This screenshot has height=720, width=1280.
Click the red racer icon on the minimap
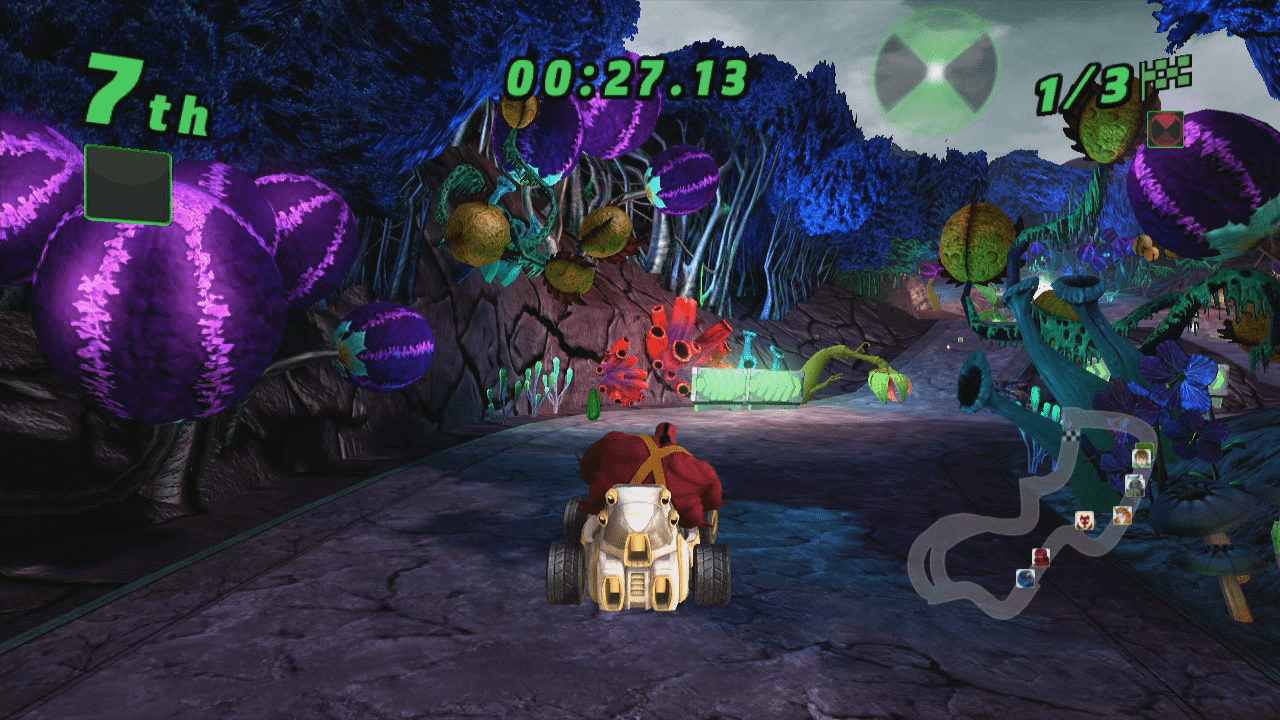pyautogui.click(x=1040, y=556)
